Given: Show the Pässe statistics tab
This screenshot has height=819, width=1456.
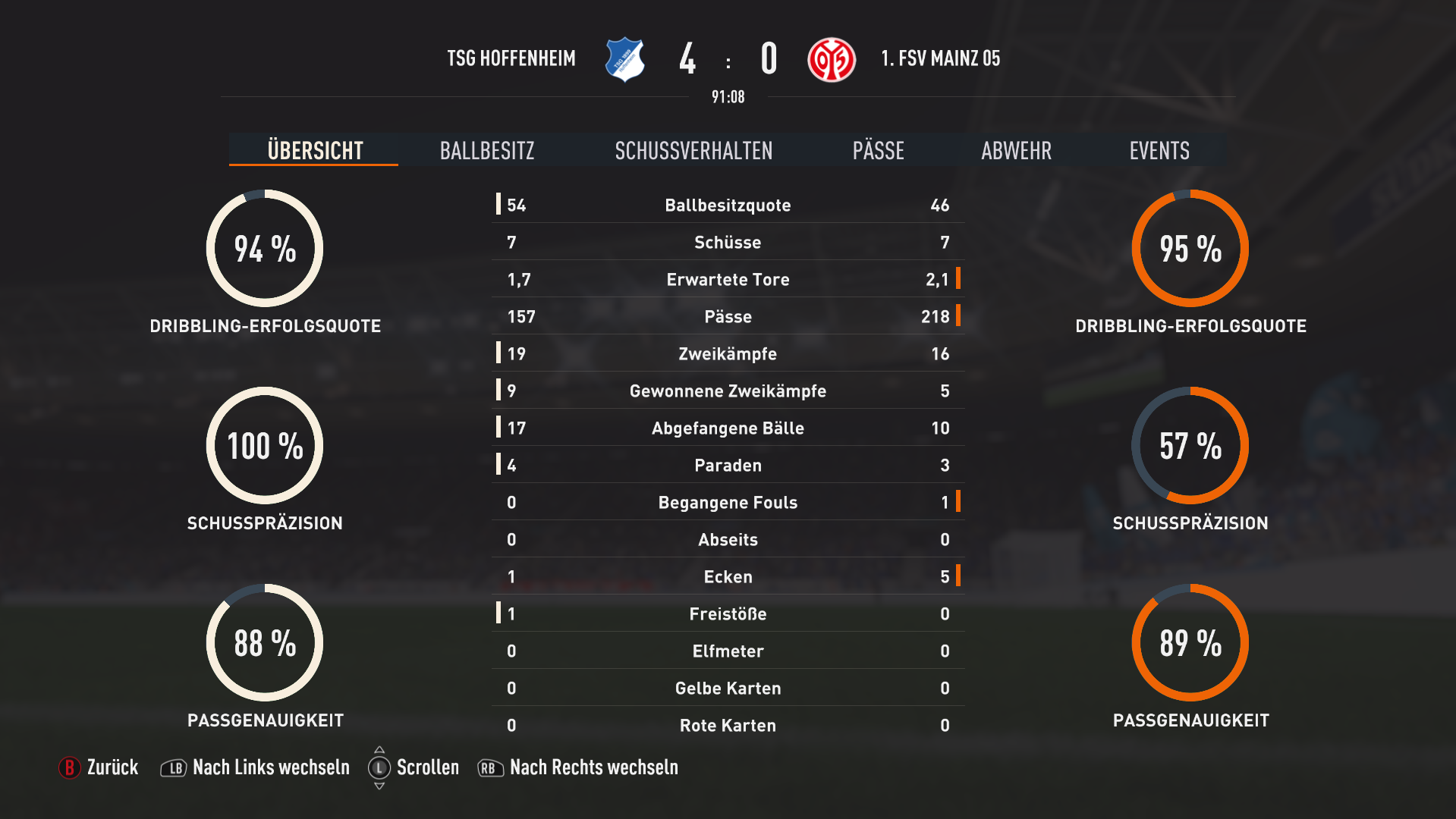Looking at the screenshot, I should point(878,150).
